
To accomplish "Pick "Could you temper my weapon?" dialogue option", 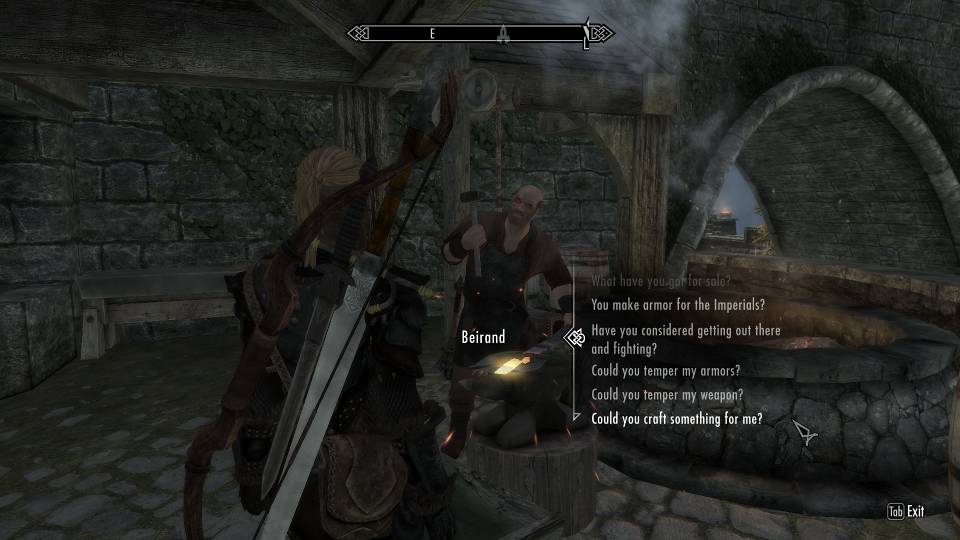I will pyautogui.click(x=666, y=395).
